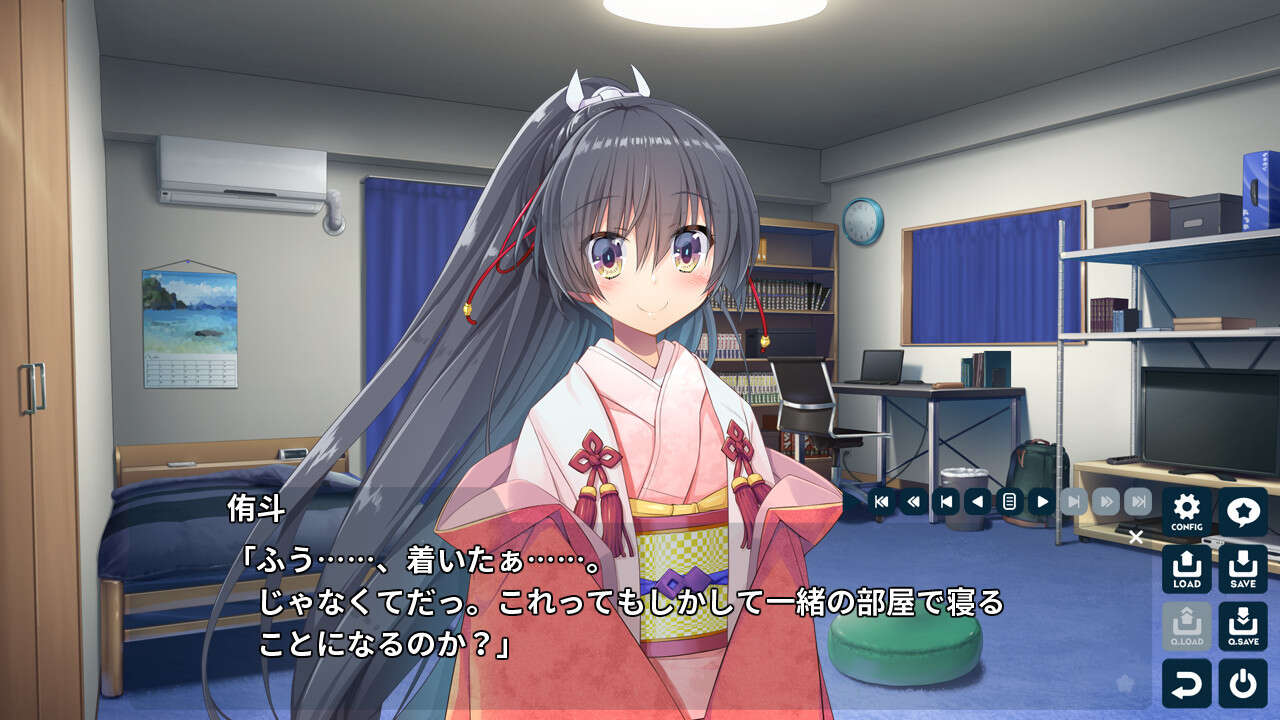
Task: Click the bar-and-double-left-arrow jump-back button
Action: (881, 501)
